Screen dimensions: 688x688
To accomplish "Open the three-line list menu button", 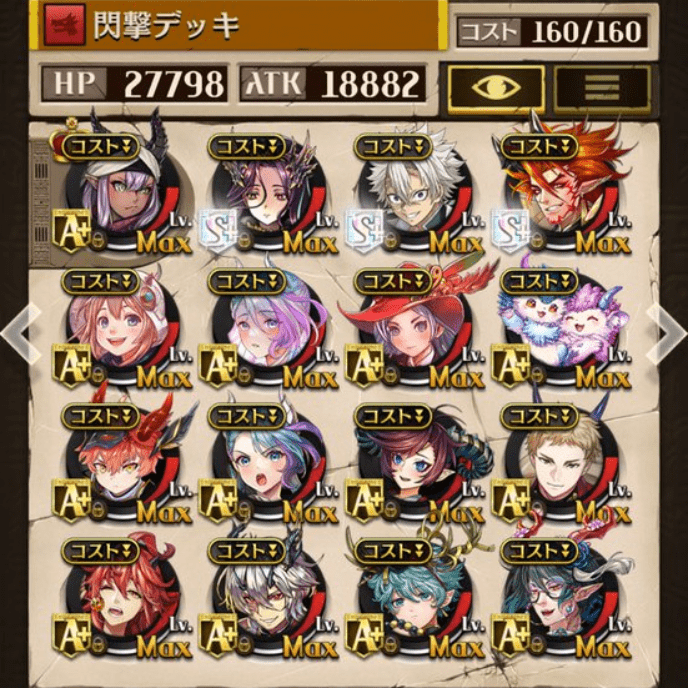I will coord(602,88).
